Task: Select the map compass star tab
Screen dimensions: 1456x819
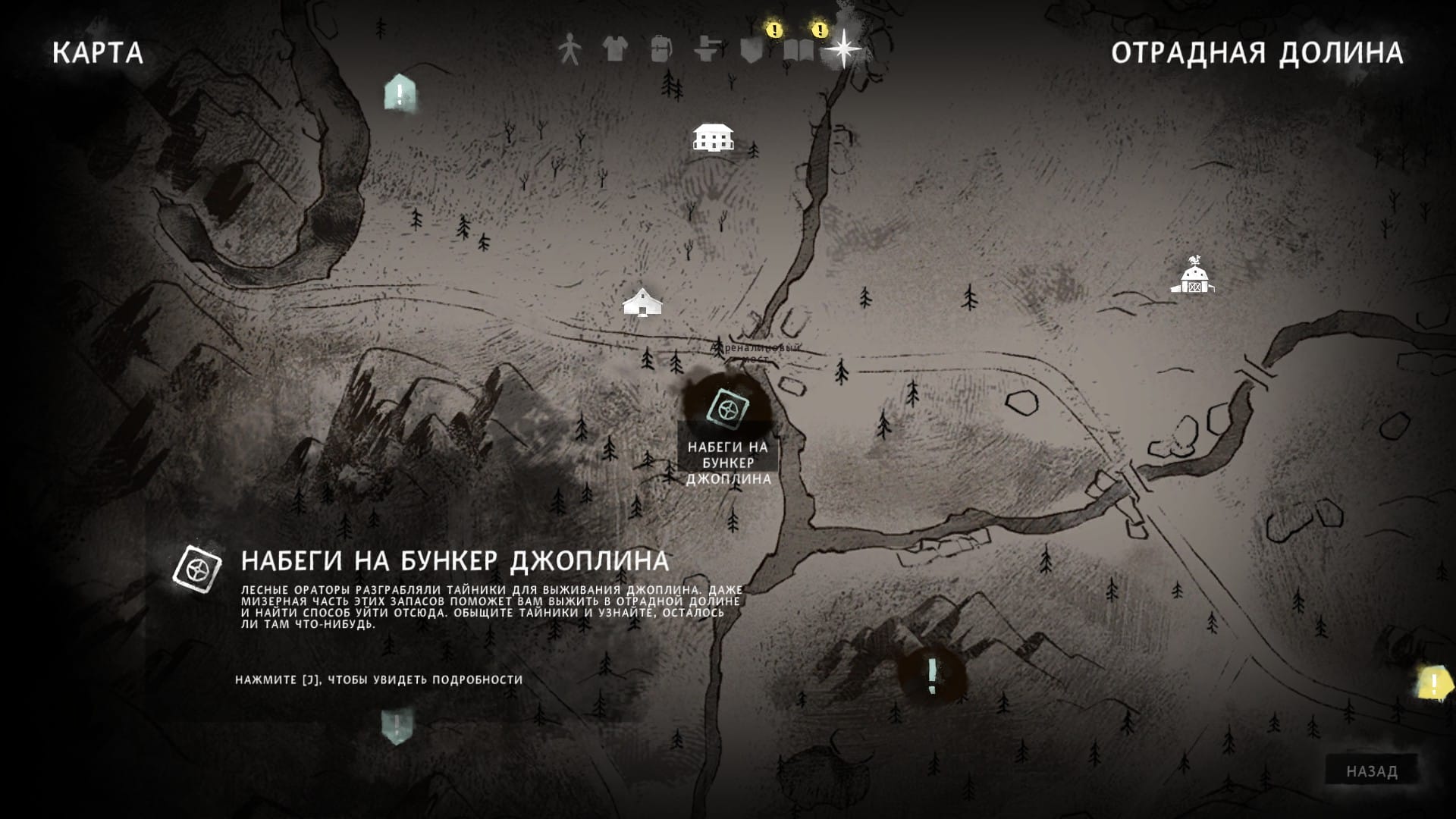Action: point(843,49)
